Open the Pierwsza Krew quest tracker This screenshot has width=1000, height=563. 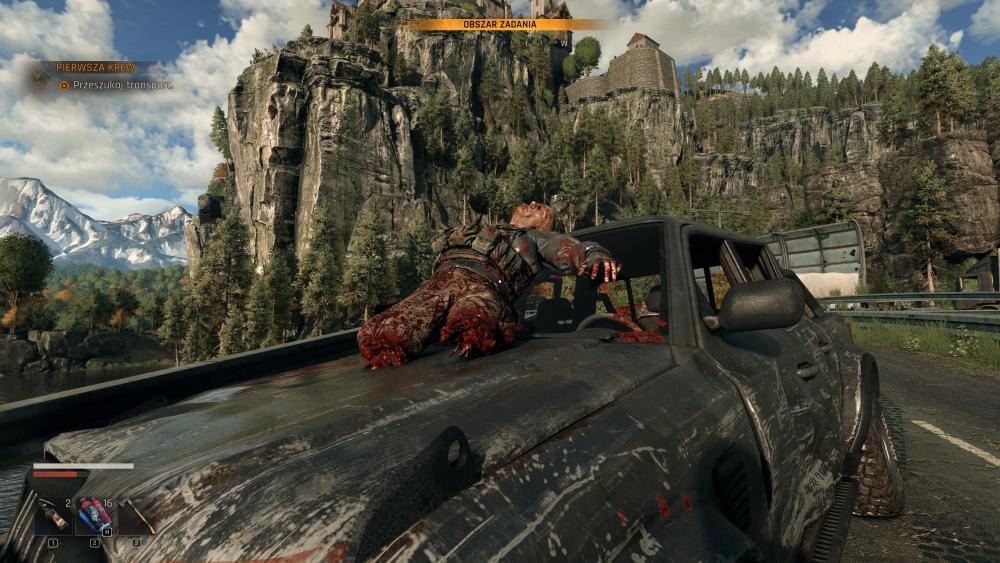tap(95, 67)
